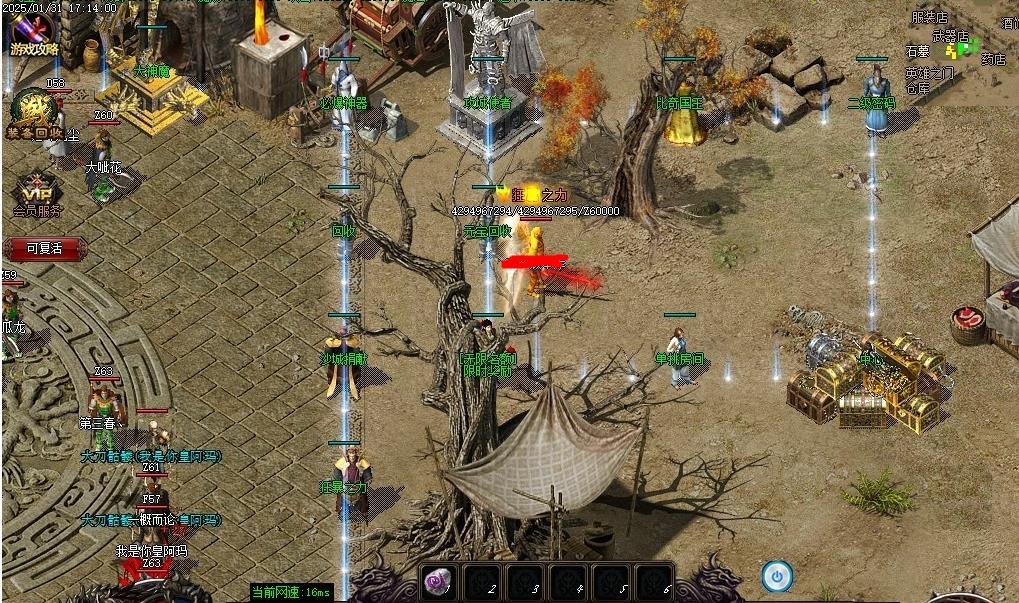The width and height of the screenshot is (1019, 603).
Task: Click the round blue power button
Action: (x=777, y=576)
